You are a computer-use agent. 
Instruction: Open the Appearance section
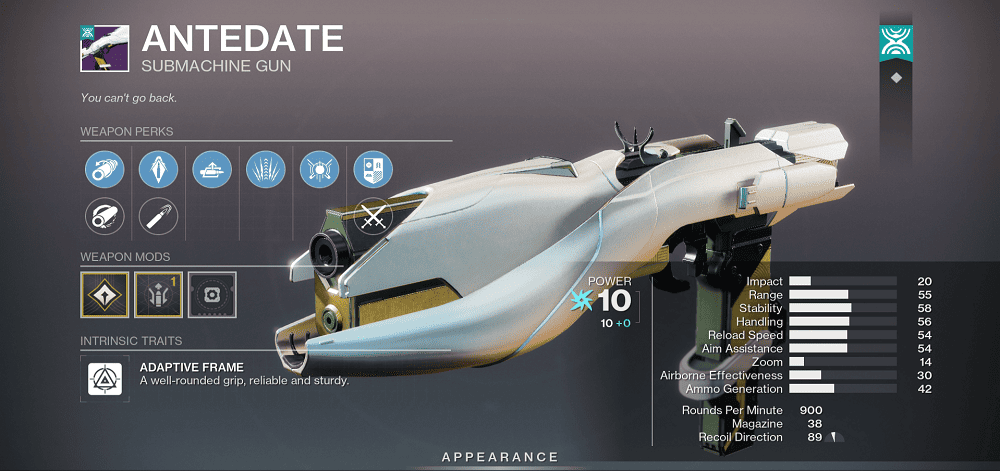point(500,457)
